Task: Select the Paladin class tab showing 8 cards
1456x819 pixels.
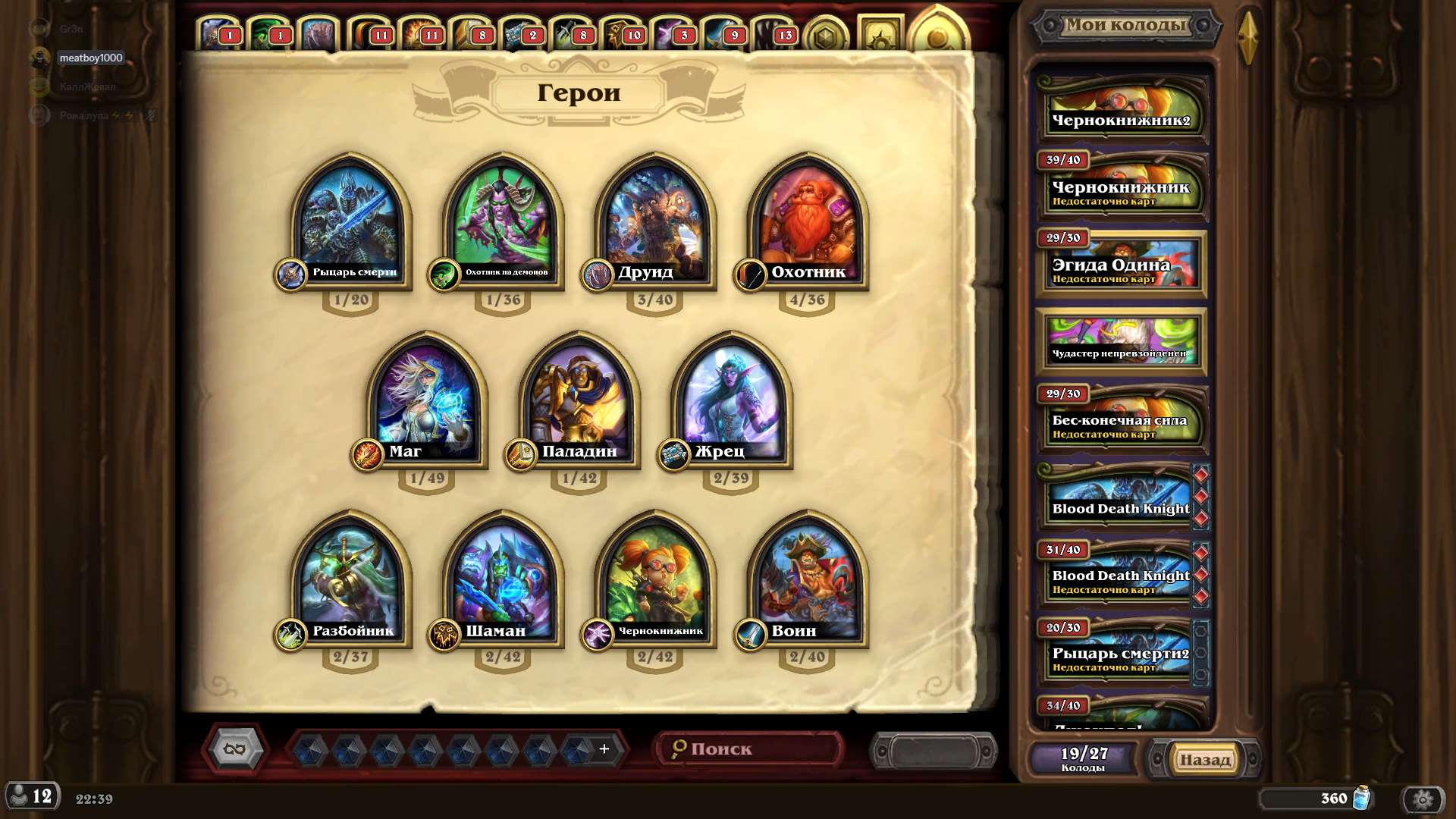Action: click(470, 29)
